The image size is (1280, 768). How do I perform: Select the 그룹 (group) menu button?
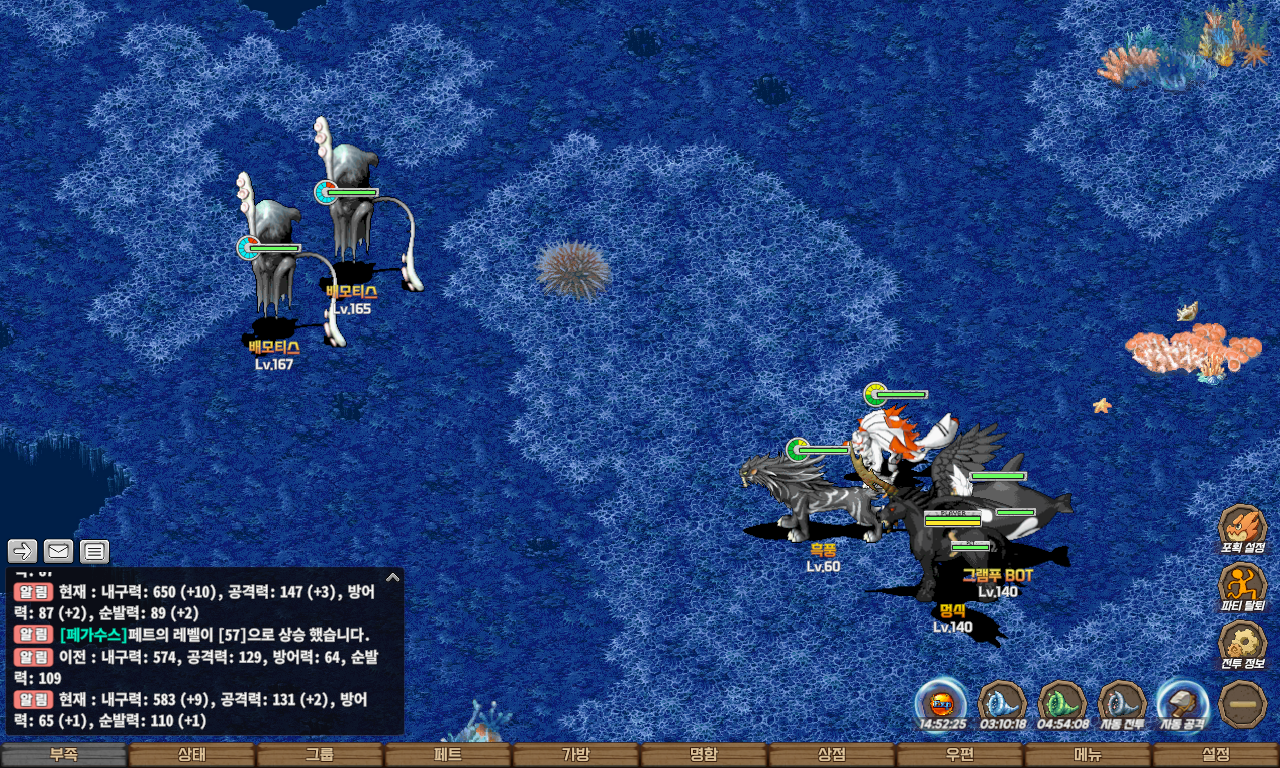pyautogui.click(x=320, y=755)
